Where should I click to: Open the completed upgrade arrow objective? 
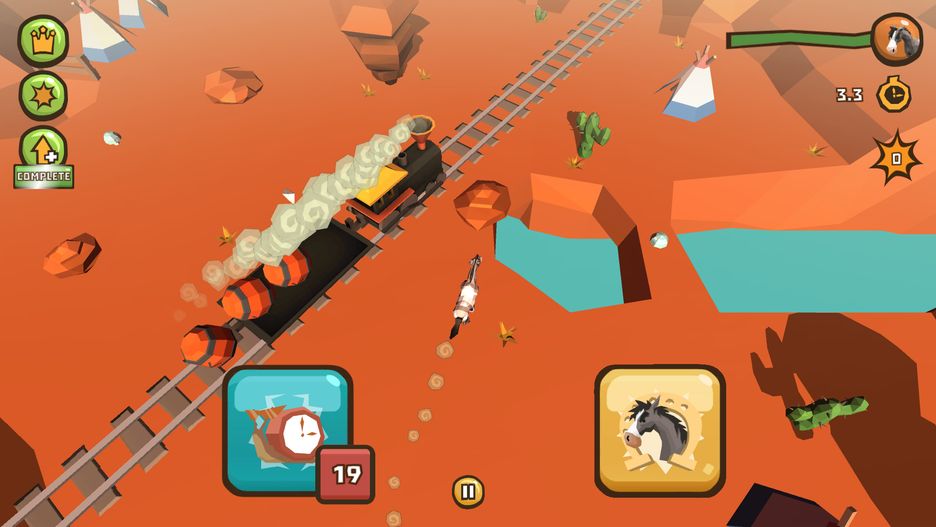pos(43,153)
